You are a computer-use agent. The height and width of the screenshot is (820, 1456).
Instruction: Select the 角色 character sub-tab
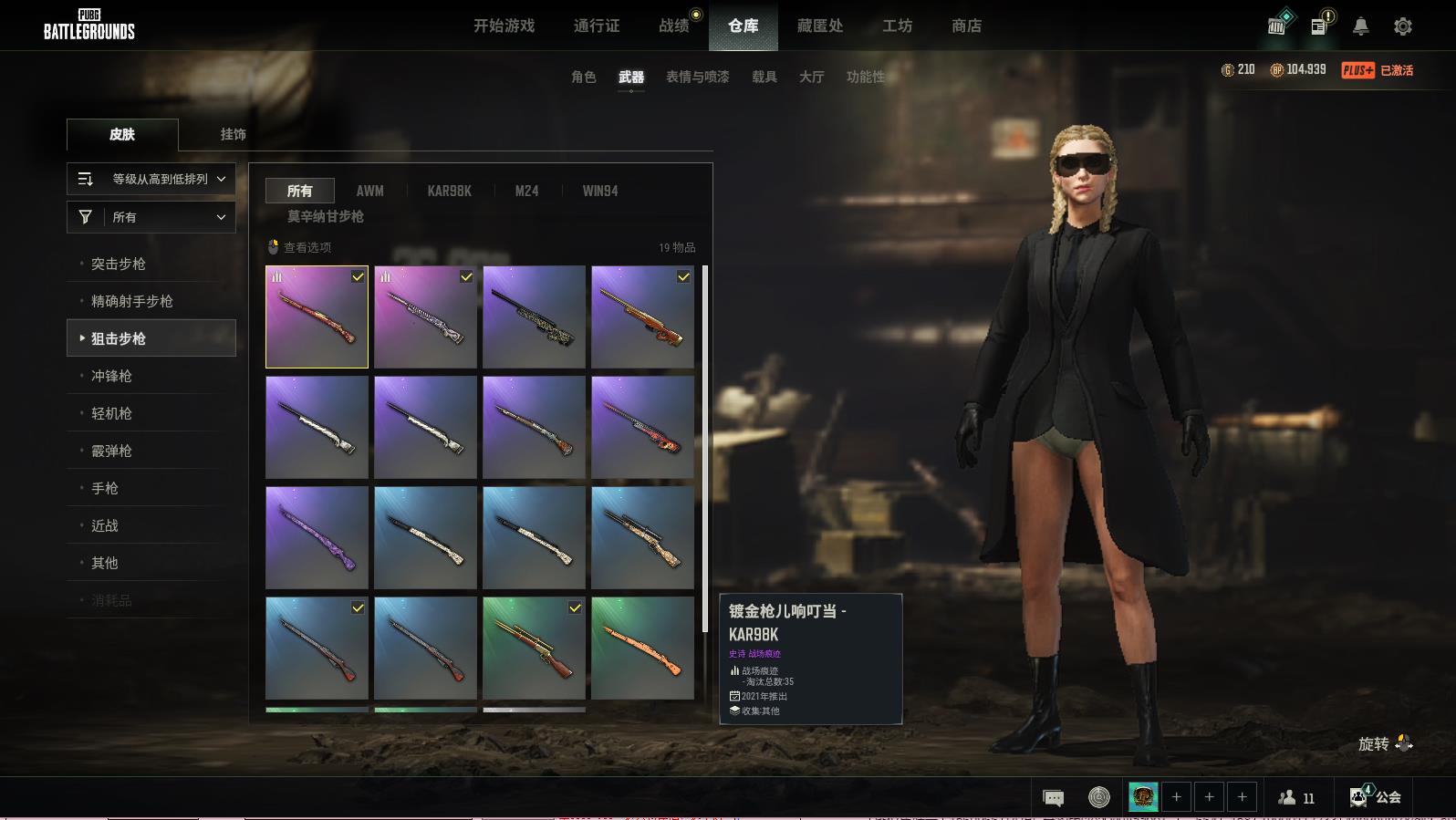click(583, 77)
